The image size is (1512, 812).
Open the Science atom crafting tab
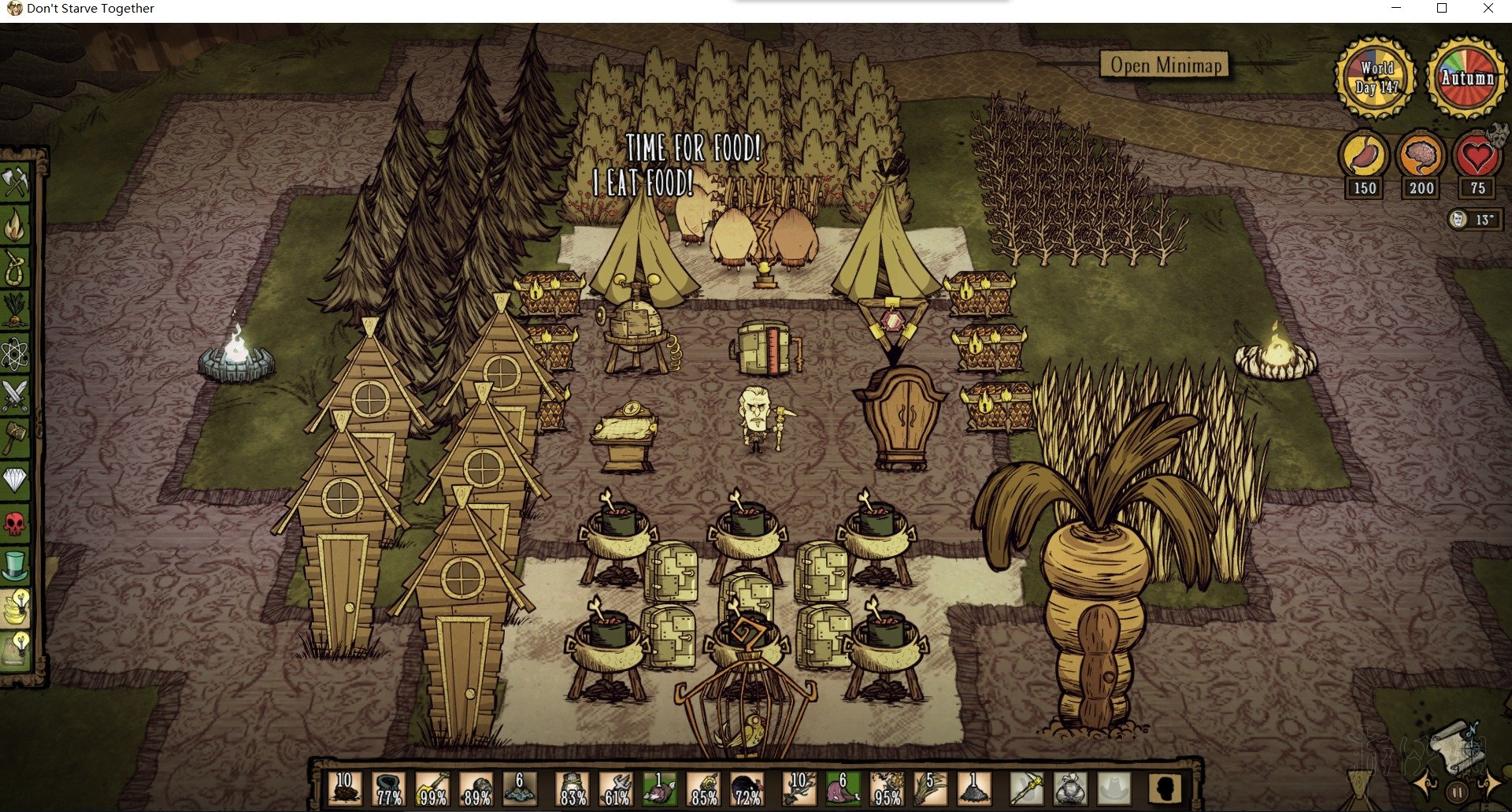pyautogui.click(x=15, y=354)
